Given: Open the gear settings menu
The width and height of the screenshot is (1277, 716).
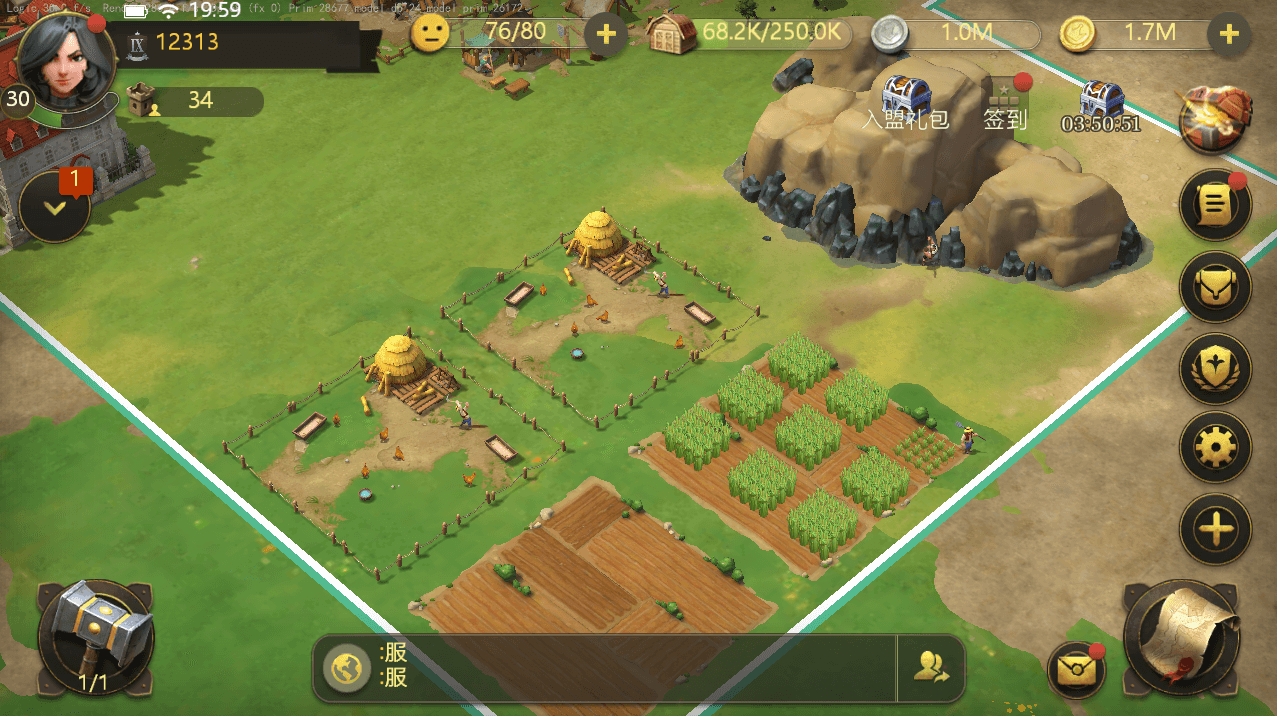Looking at the screenshot, I should (x=1216, y=447).
